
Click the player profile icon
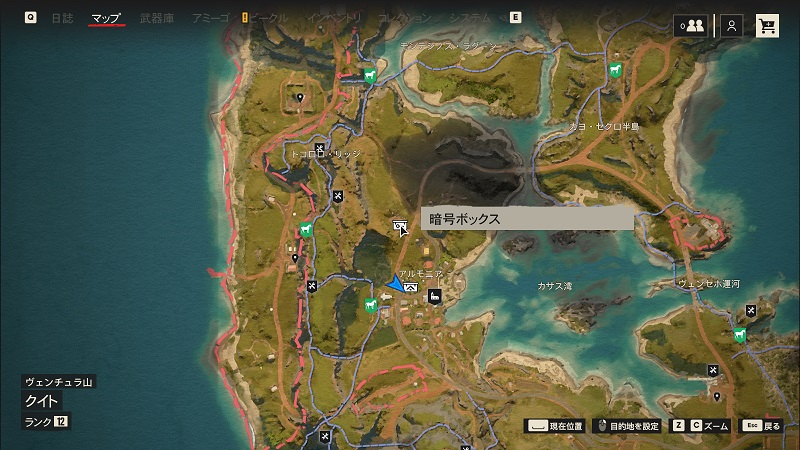733,26
